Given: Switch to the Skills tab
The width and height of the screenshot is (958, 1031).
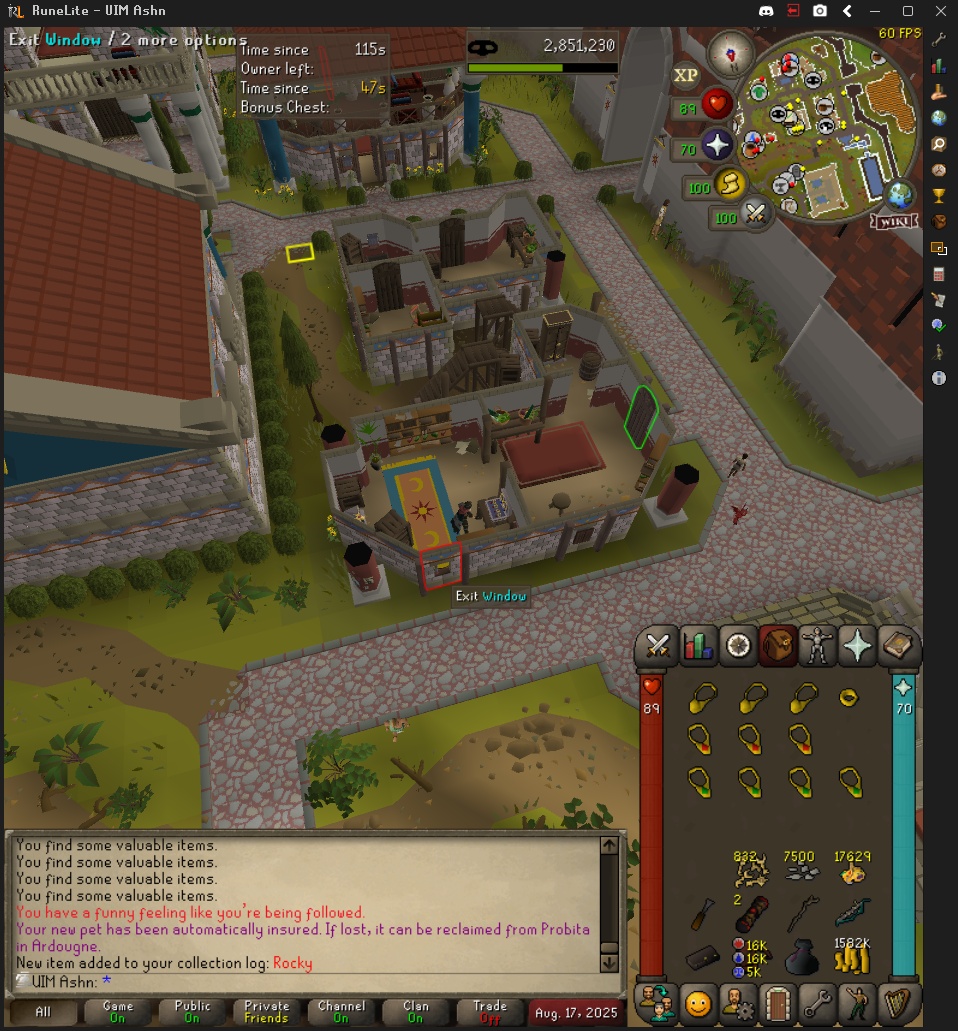Looking at the screenshot, I should point(698,647).
